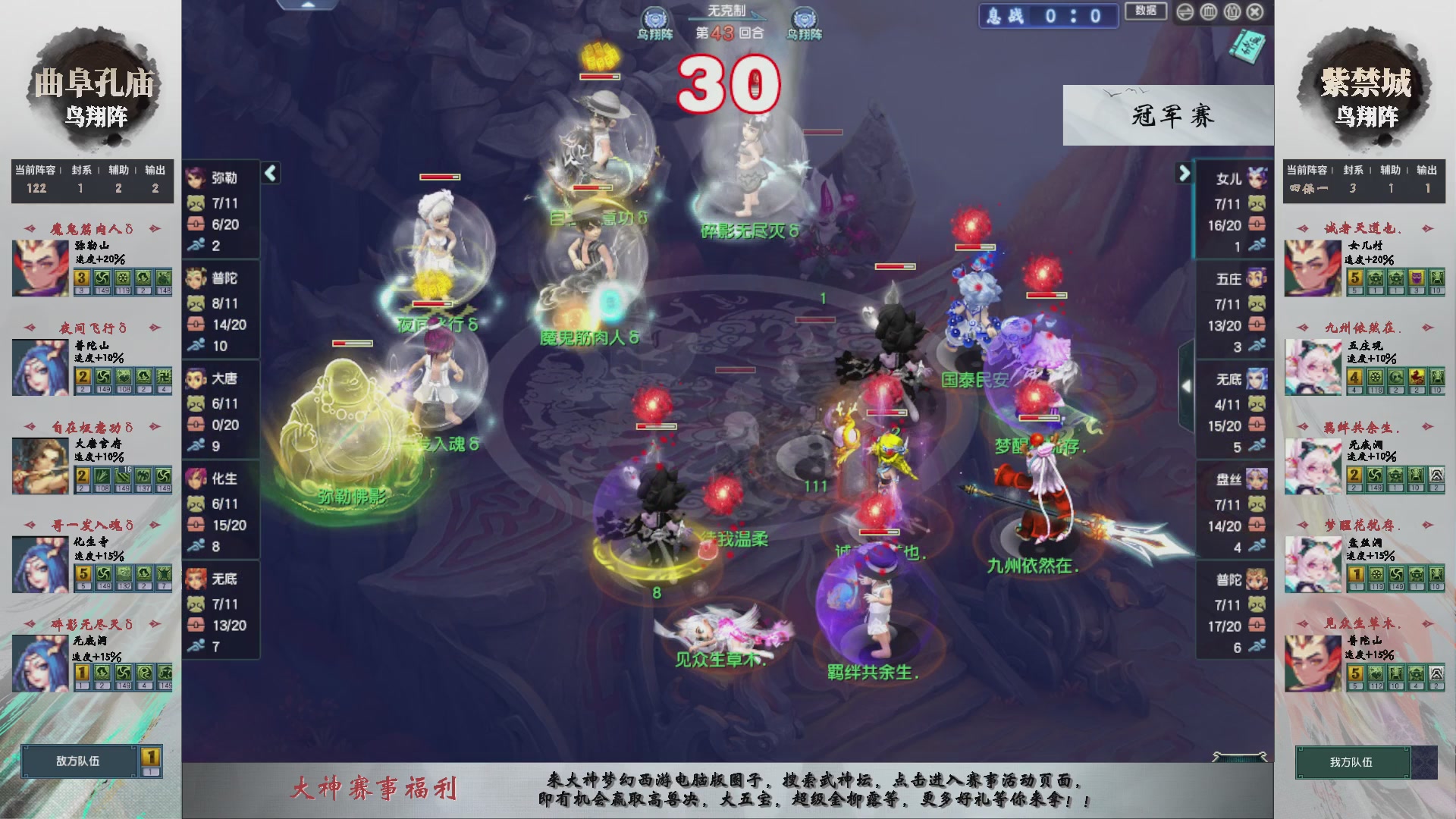
Task: Select 女儿's avatar in right roster
Action: pos(1258,176)
